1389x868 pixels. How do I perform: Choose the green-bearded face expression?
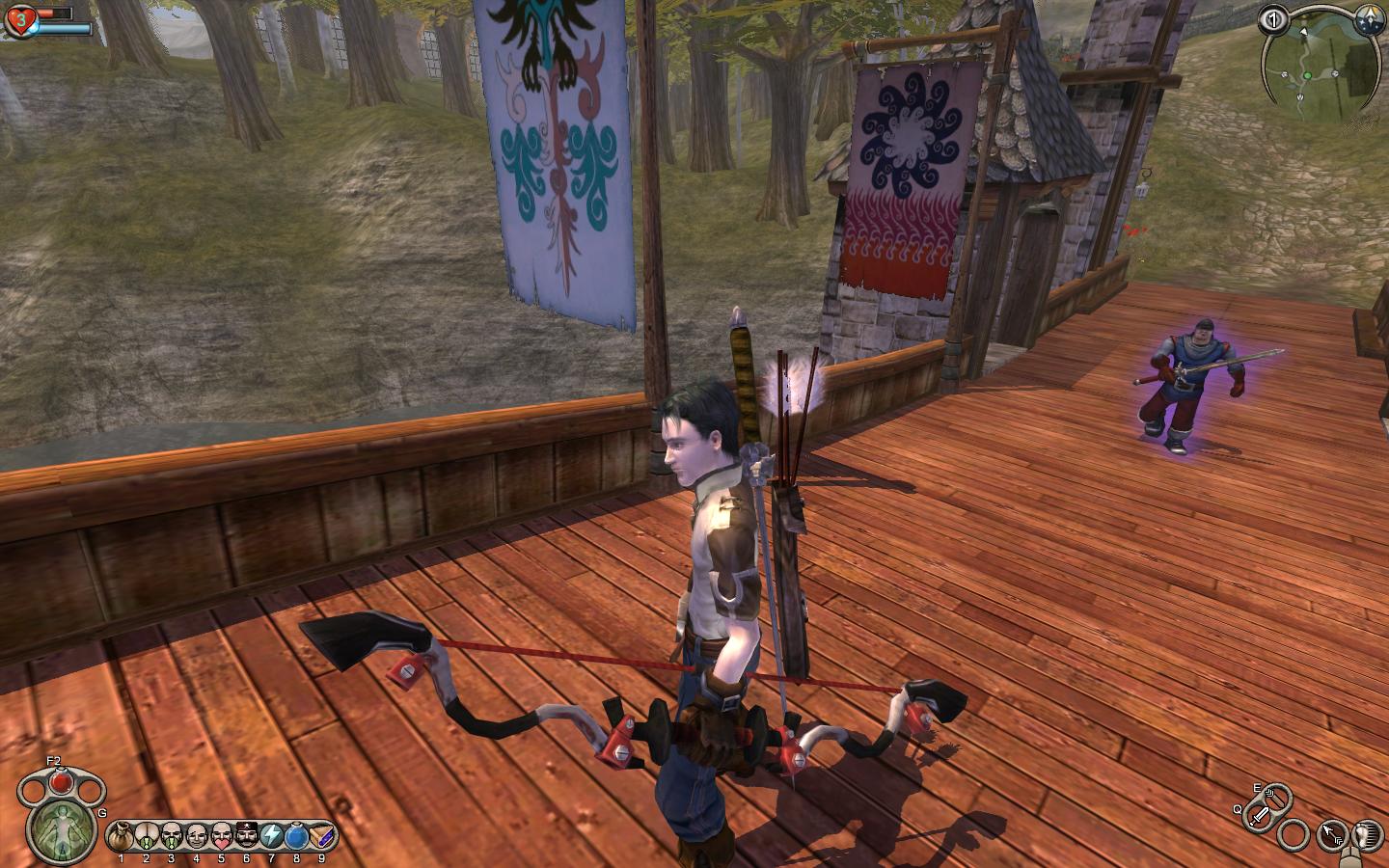[x=171, y=833]
